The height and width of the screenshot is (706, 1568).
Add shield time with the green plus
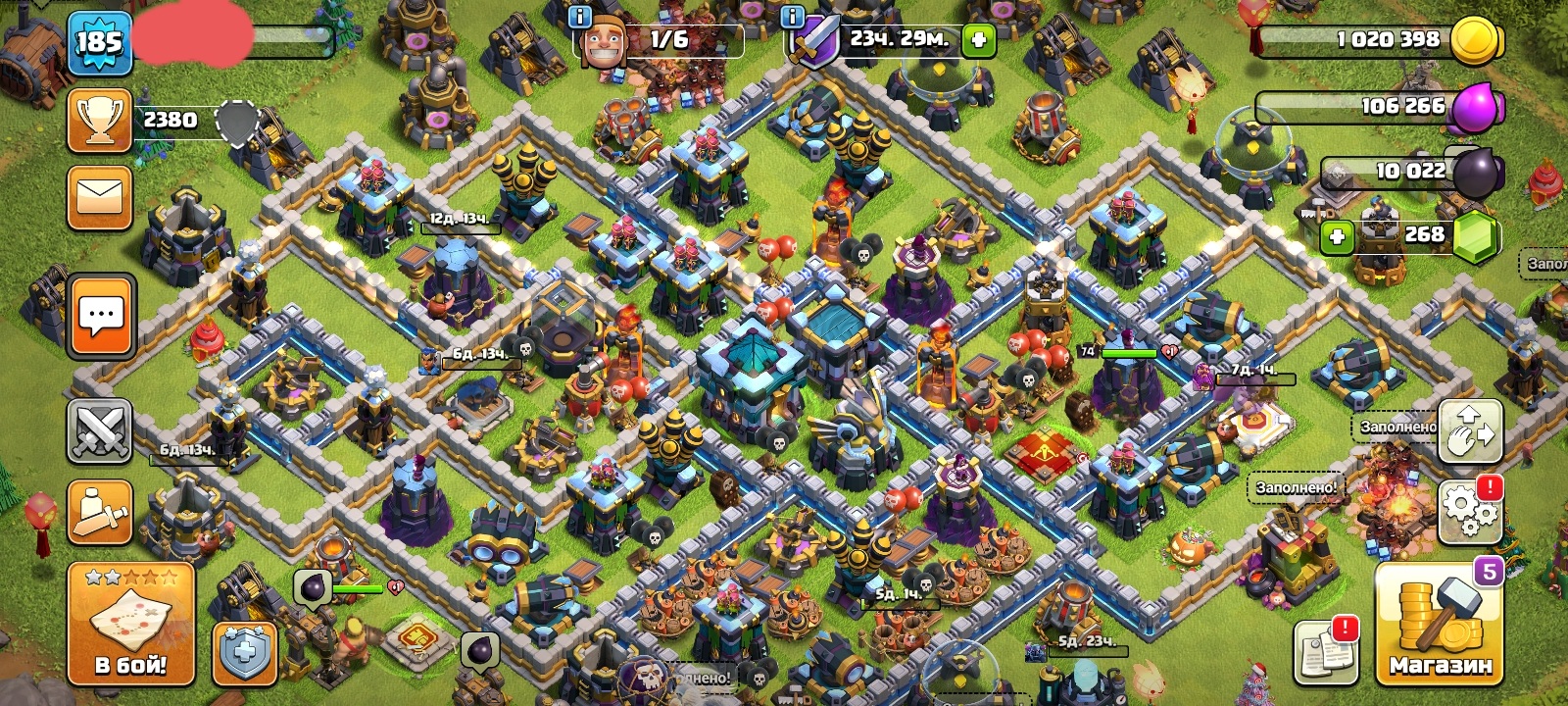point(978,40)
